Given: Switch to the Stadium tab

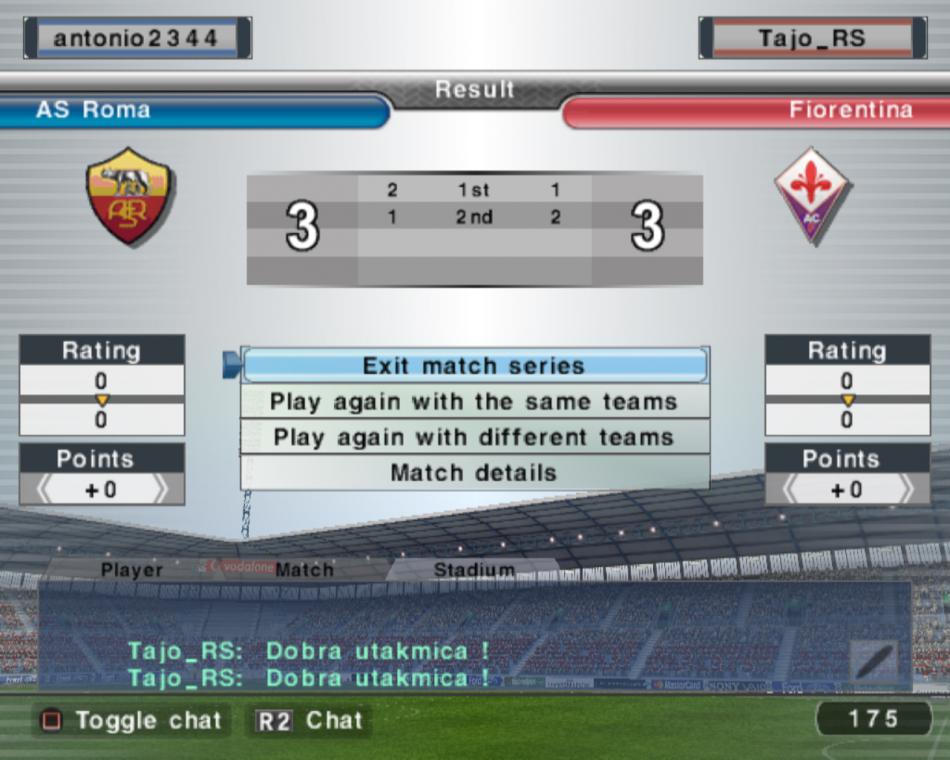Looking at the screenshot, I should (x=474, y=570).
